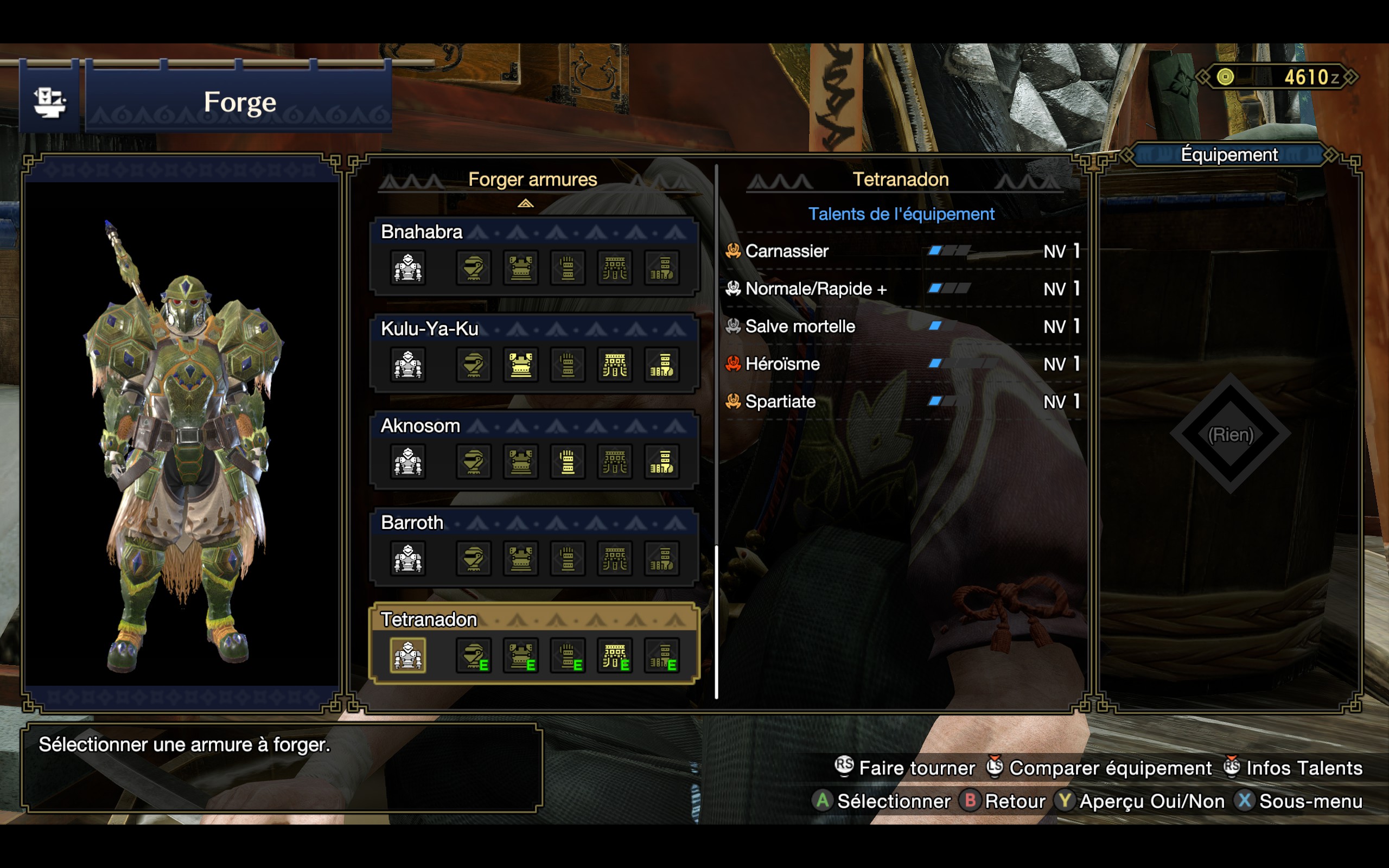Select the Salve mortelle skill row

pyautogui.click(x=800, y=327)
